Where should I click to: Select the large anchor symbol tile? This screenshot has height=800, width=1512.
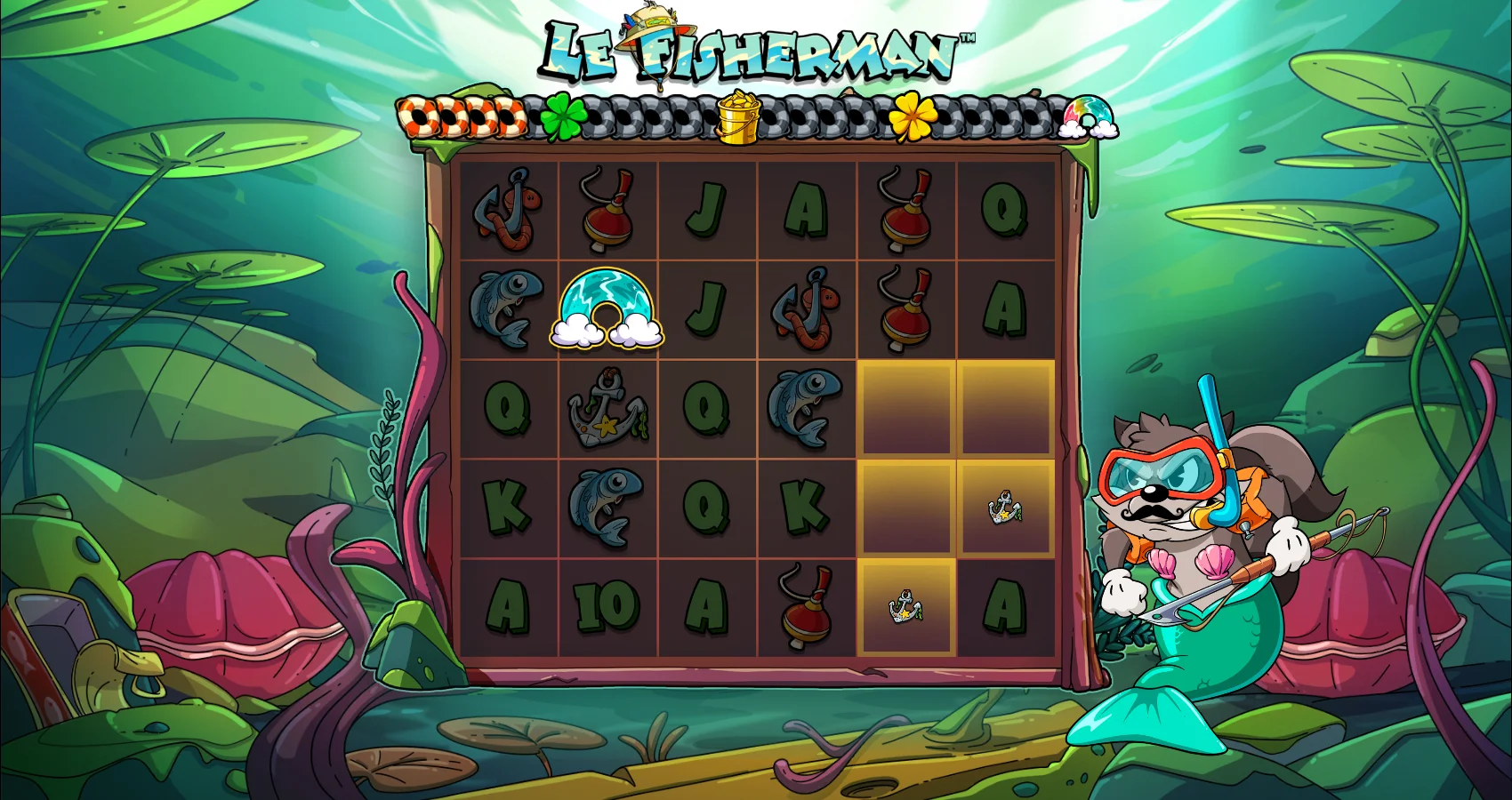click(x=607, y=409)
